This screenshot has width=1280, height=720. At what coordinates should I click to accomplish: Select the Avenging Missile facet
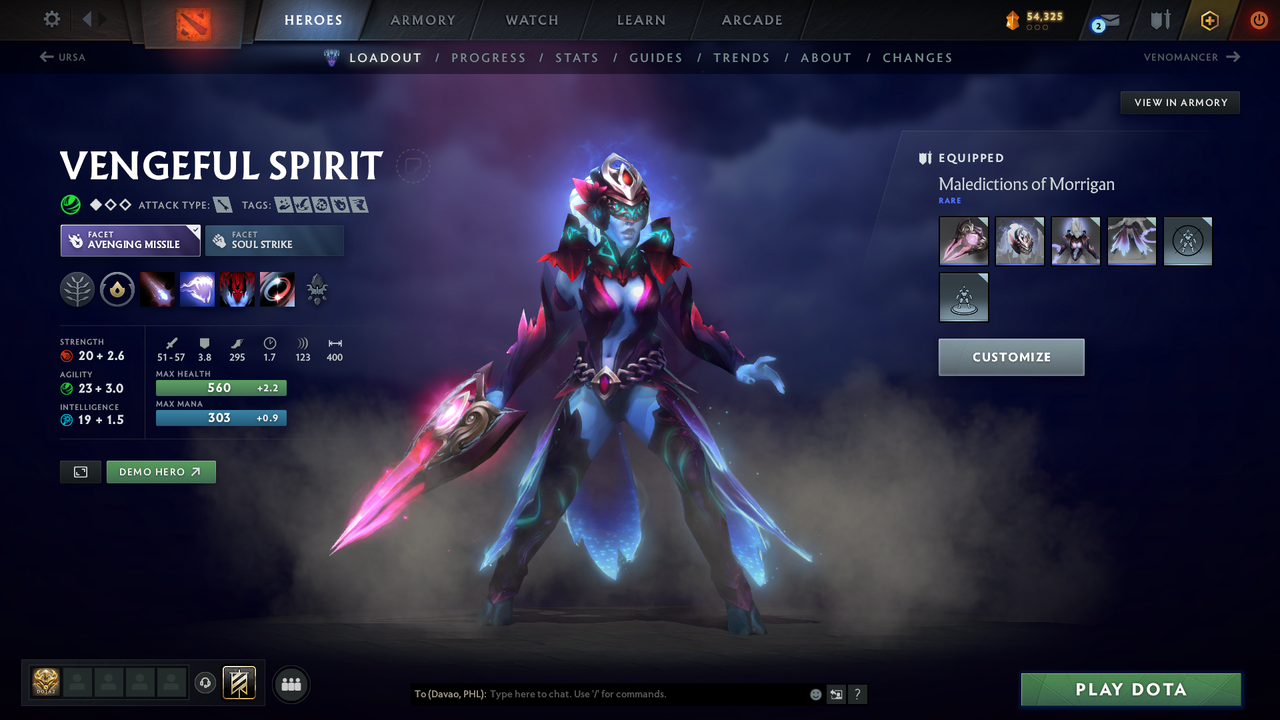pos(130,240)
